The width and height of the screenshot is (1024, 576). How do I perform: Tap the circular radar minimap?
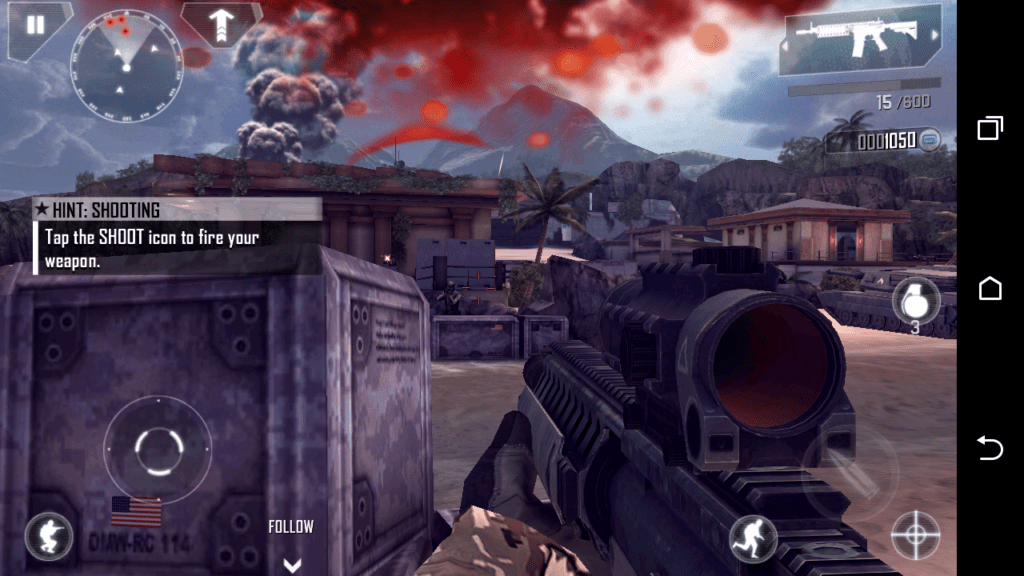click(x=126, y=67)
